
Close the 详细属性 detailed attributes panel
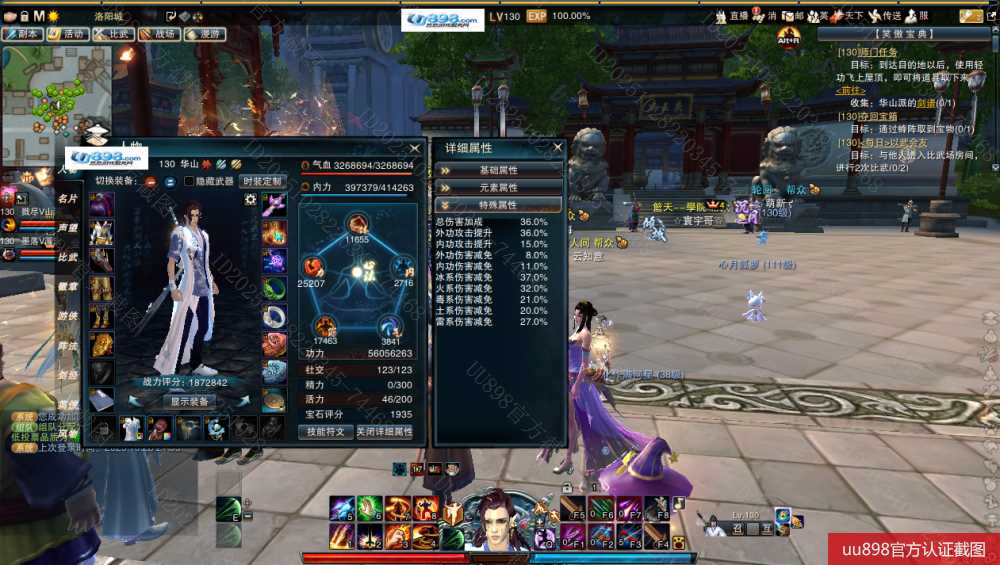tap(557, 148)
